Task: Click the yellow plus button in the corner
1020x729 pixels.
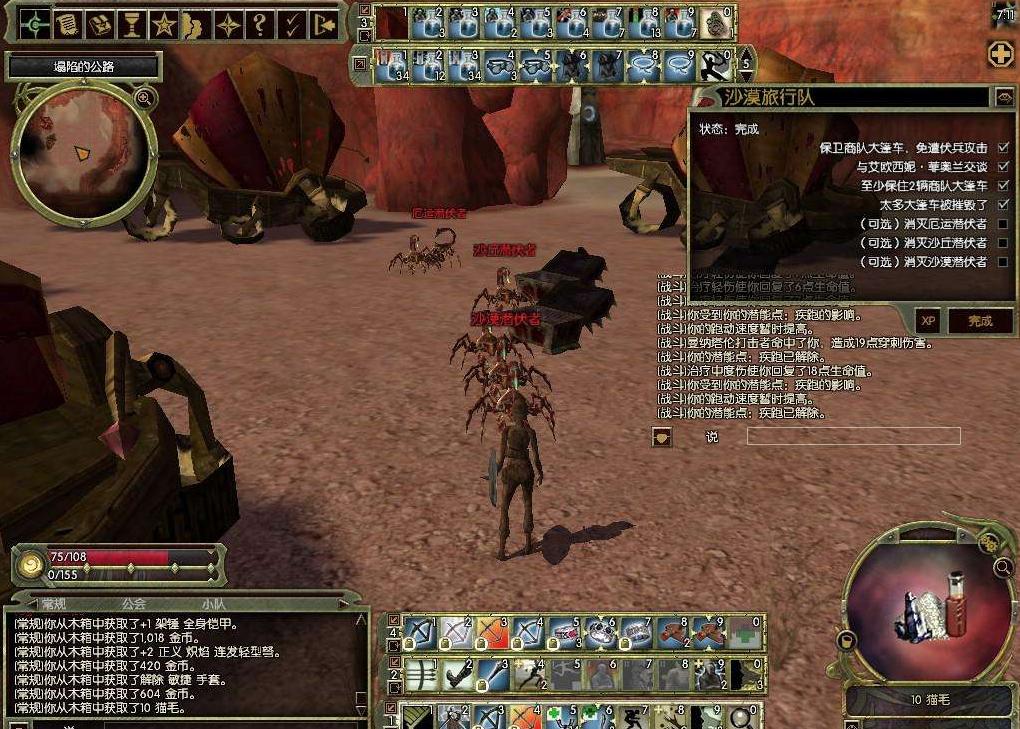Action: point(1000,54)
